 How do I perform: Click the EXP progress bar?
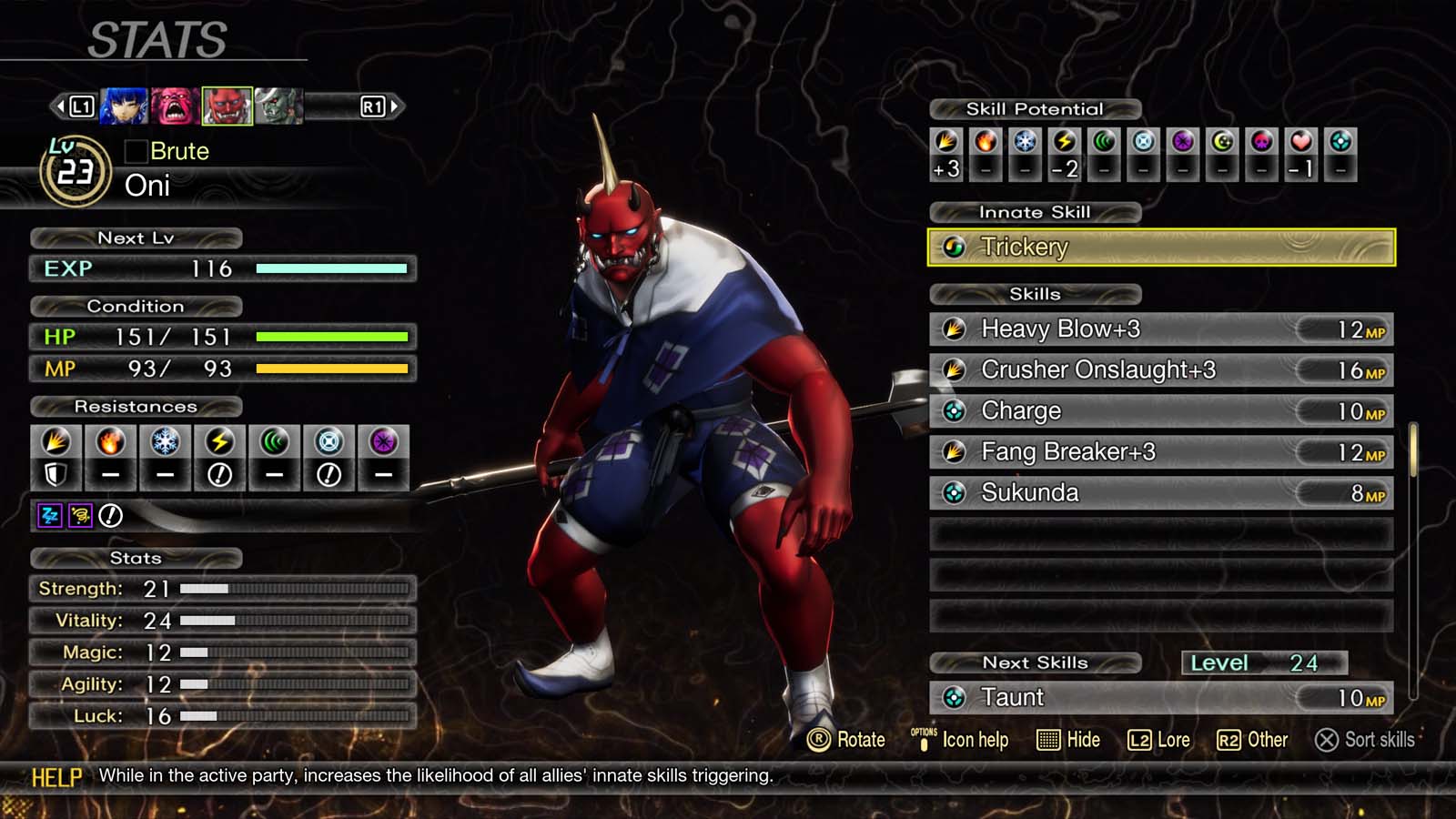pos(332,268)
